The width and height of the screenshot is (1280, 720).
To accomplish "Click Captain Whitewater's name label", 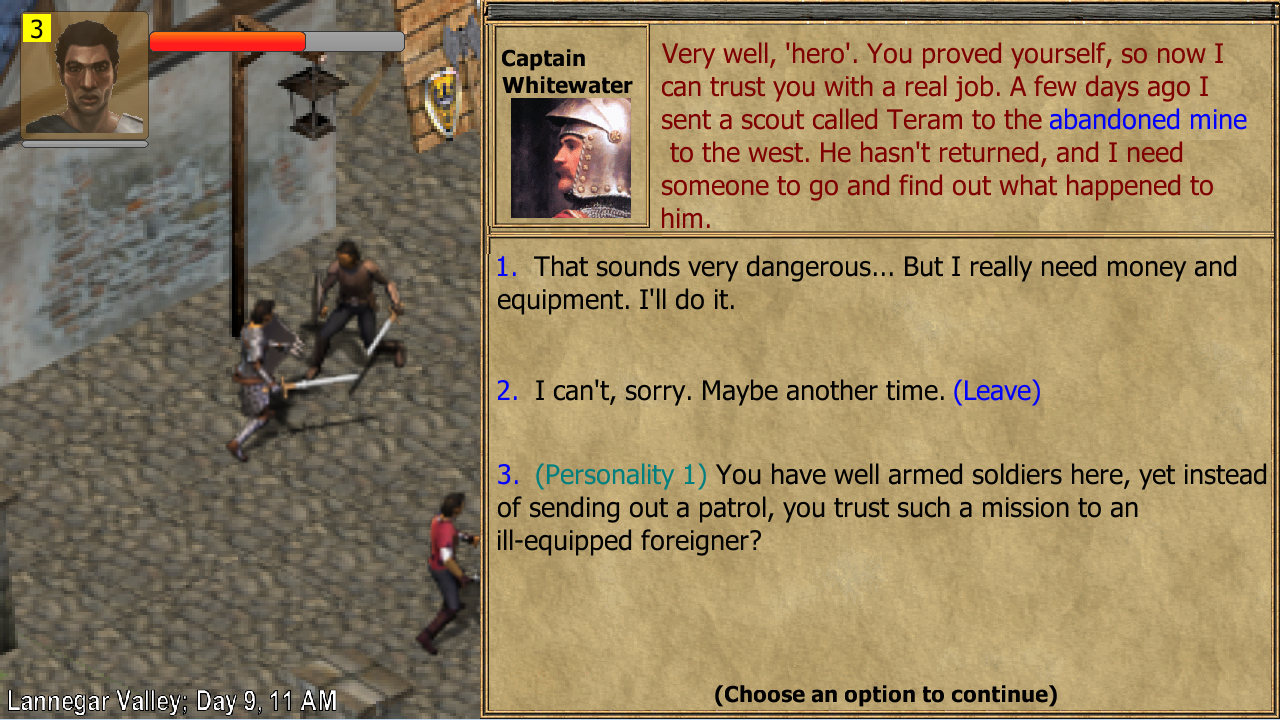I will (565, 72).
